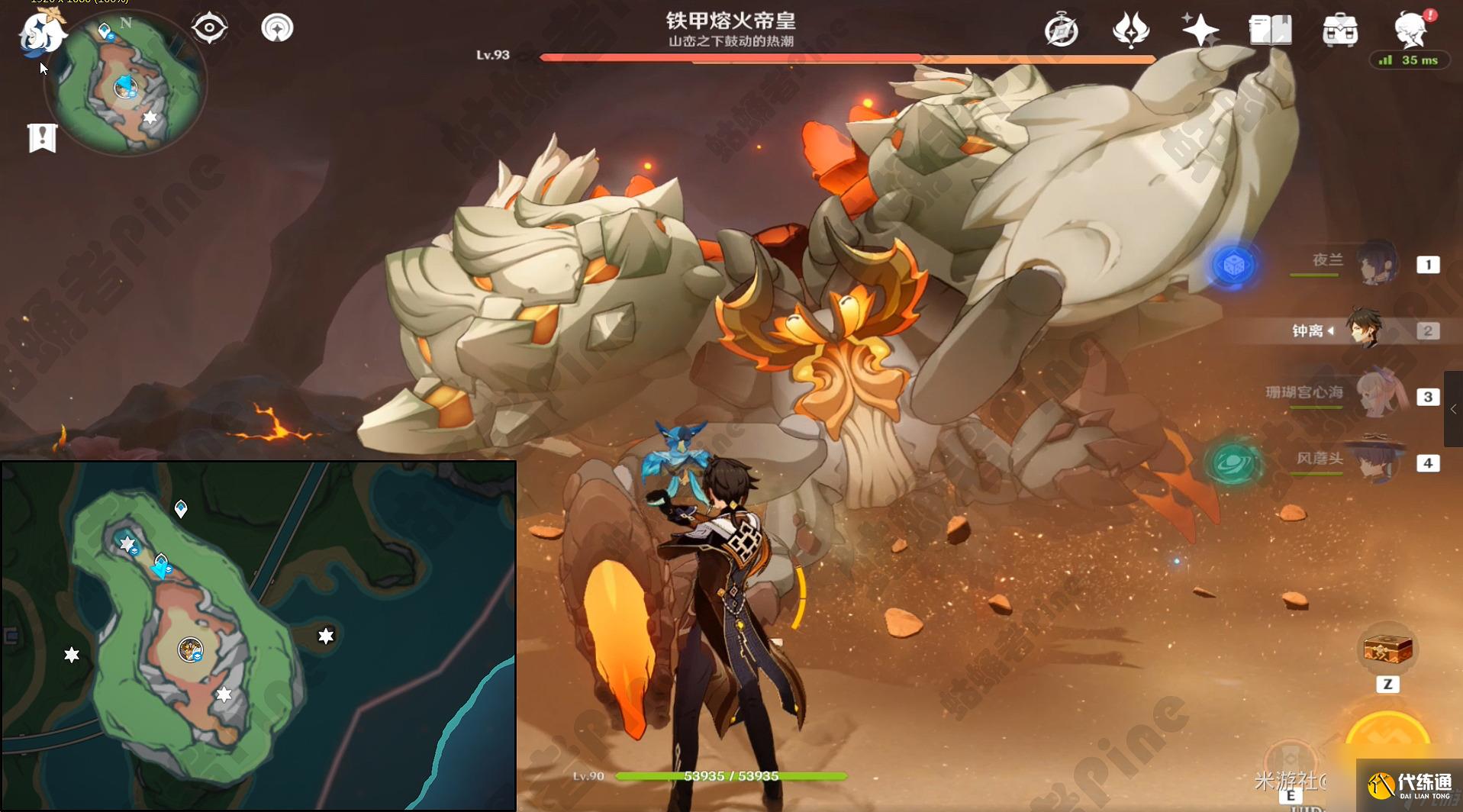Screen dimensions: 1463x812
Task: Open the backpack inventory
Action: click(x=1340, y=31)
